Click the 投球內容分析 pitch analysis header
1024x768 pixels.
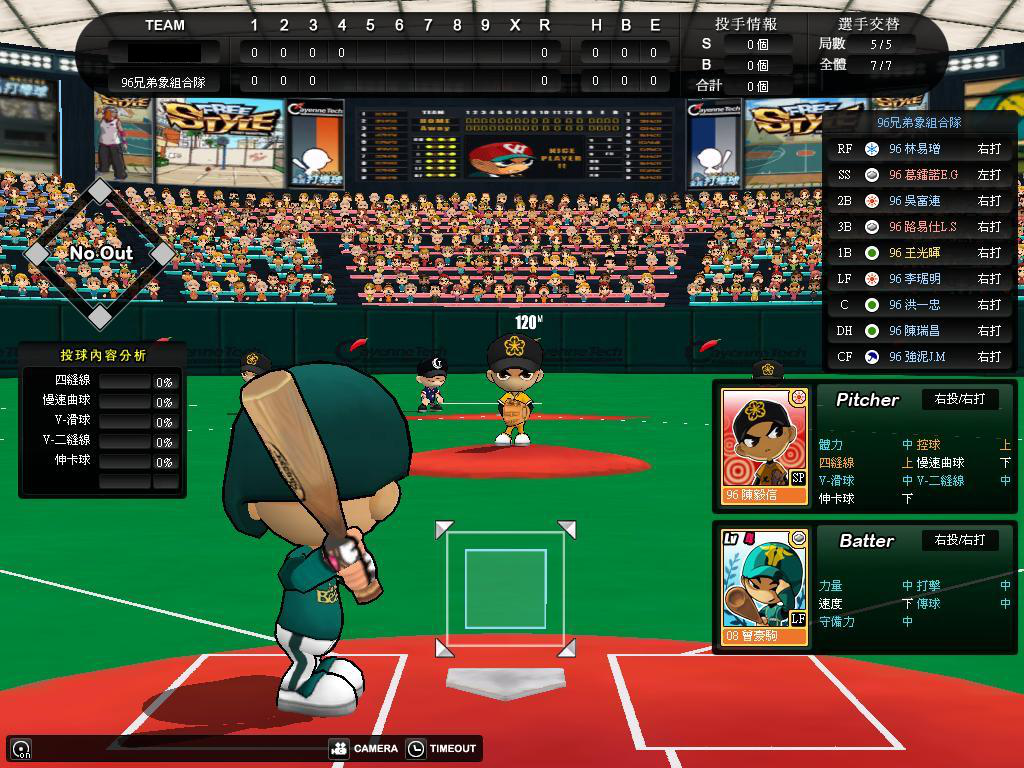pyautogui.click(x=102, y=355)
